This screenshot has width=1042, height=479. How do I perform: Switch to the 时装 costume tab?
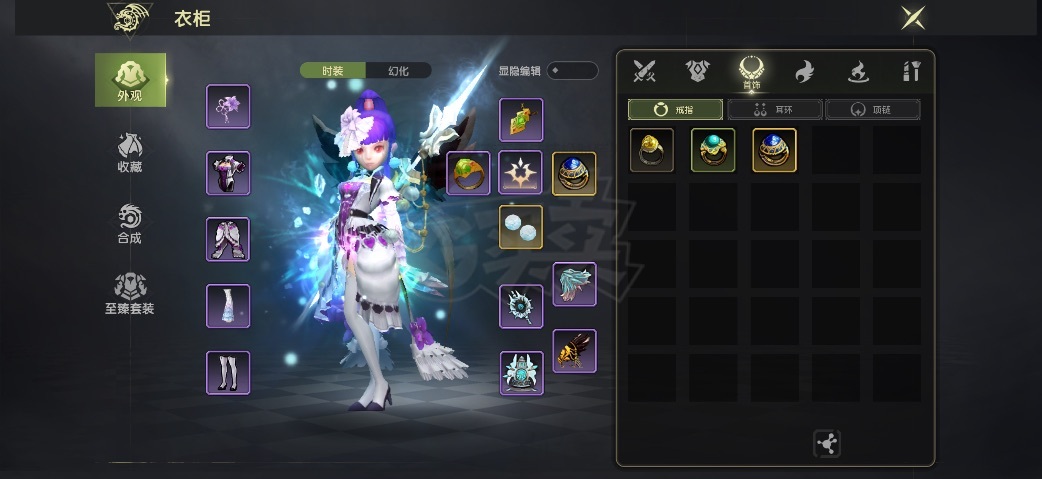click(333, 71)
